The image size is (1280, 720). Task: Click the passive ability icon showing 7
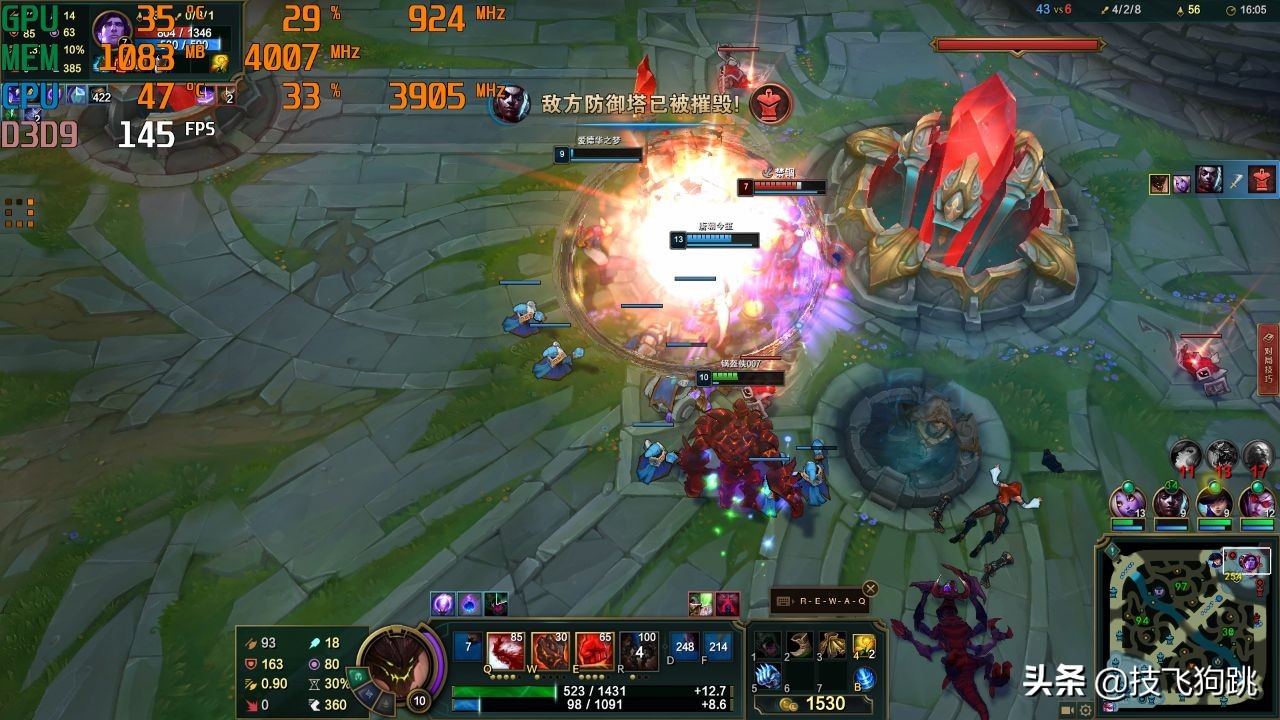click(x=467, y=647)
